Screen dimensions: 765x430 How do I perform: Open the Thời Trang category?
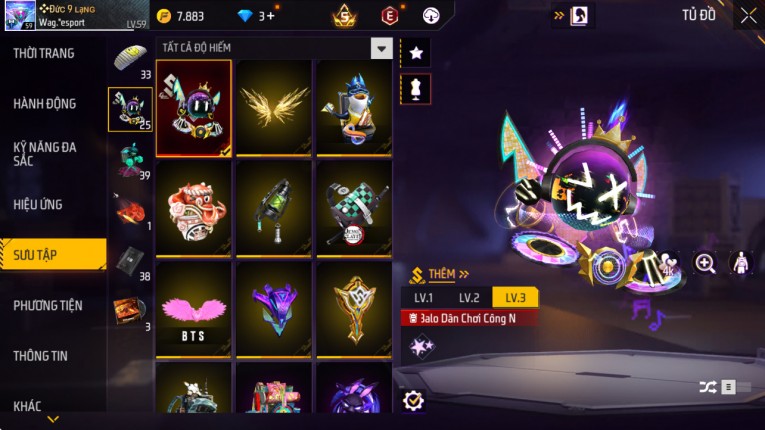(44, 53)
